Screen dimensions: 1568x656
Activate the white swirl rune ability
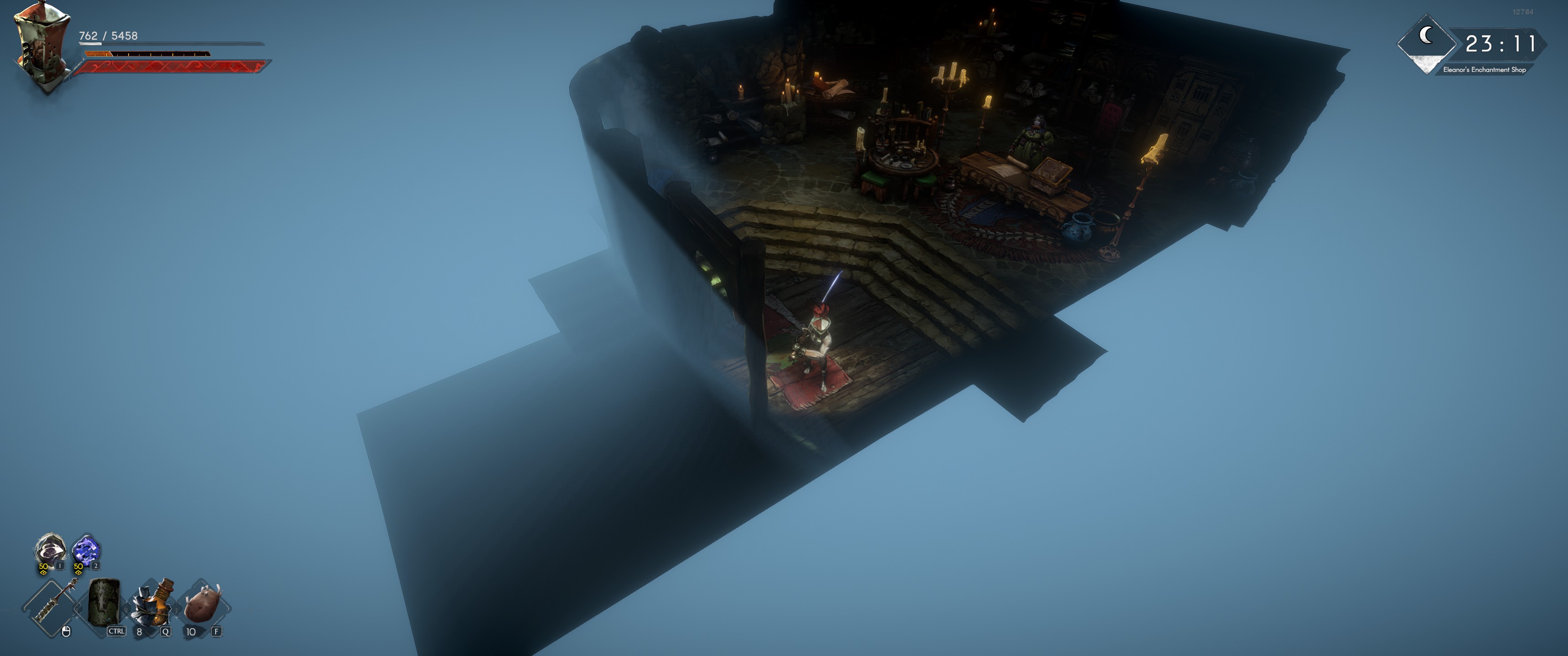(x=50, y=551)
